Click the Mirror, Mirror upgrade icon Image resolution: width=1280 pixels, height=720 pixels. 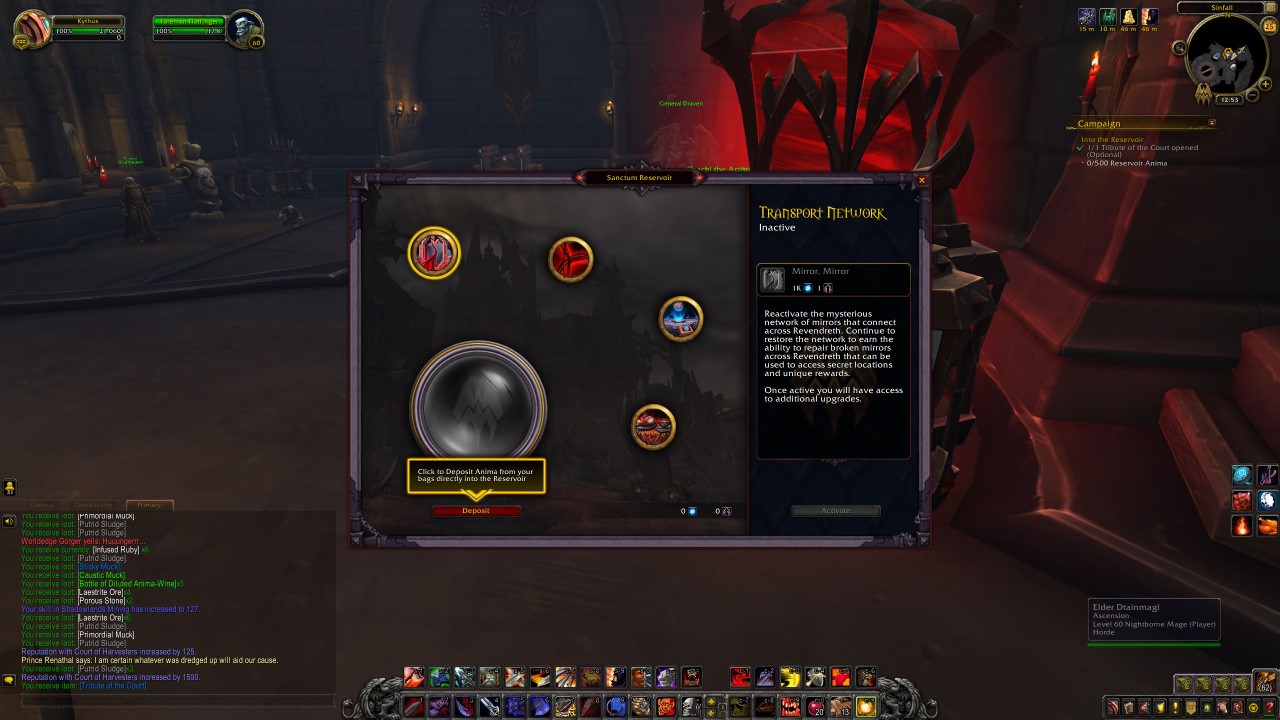(x=772, y=279)
